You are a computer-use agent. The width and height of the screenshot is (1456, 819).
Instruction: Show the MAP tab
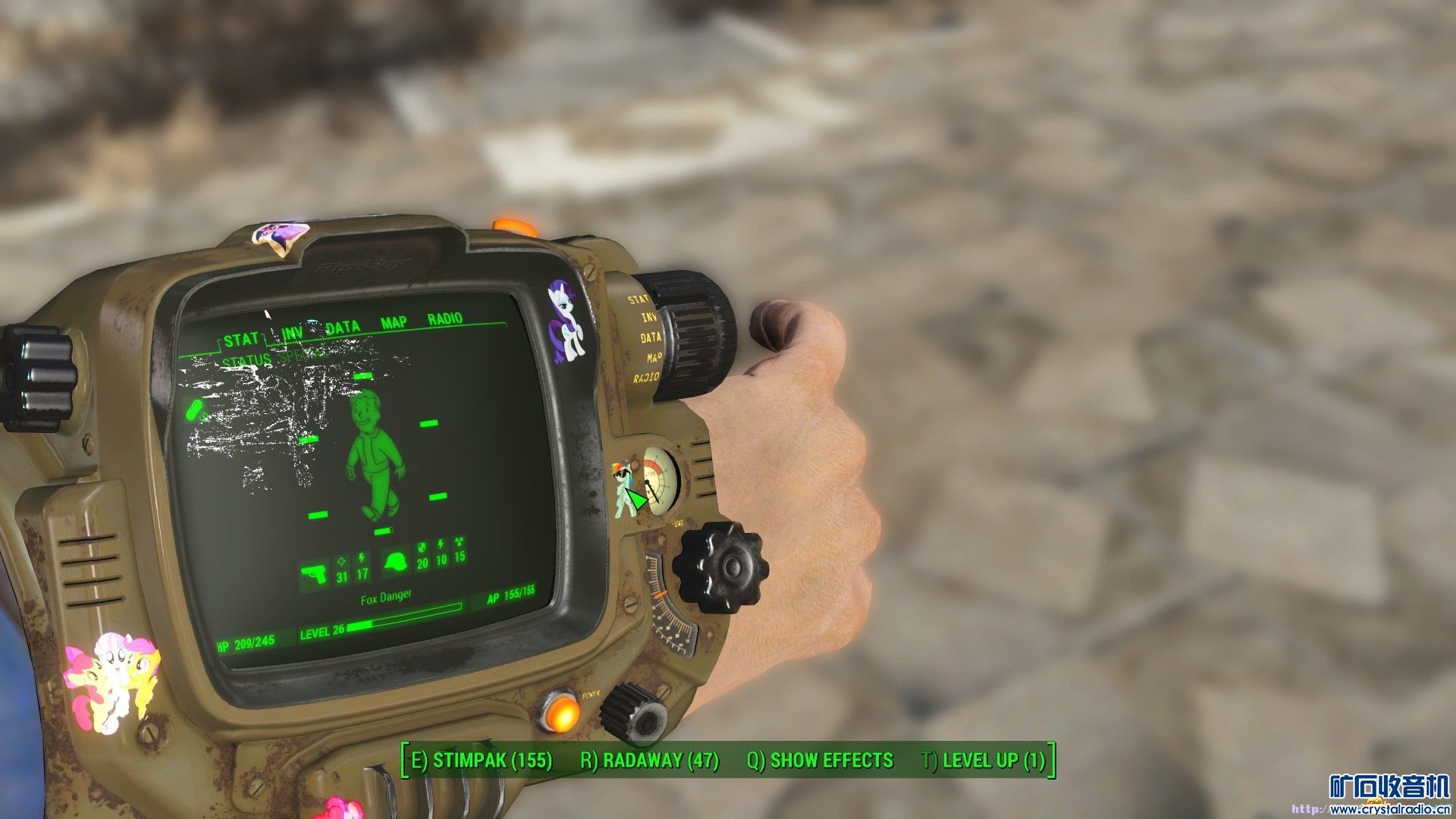(x=394, y=323)
